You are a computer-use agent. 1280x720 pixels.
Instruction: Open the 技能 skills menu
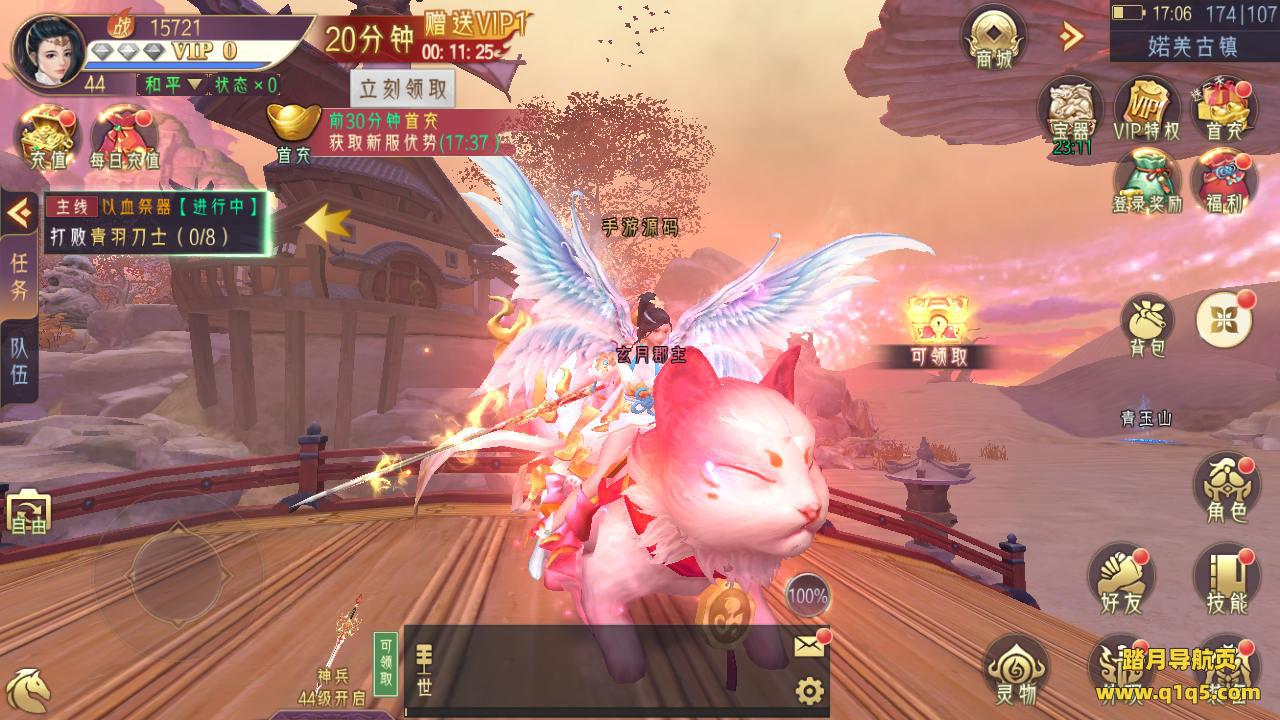pyautogui.click(x=1226, y=579)
